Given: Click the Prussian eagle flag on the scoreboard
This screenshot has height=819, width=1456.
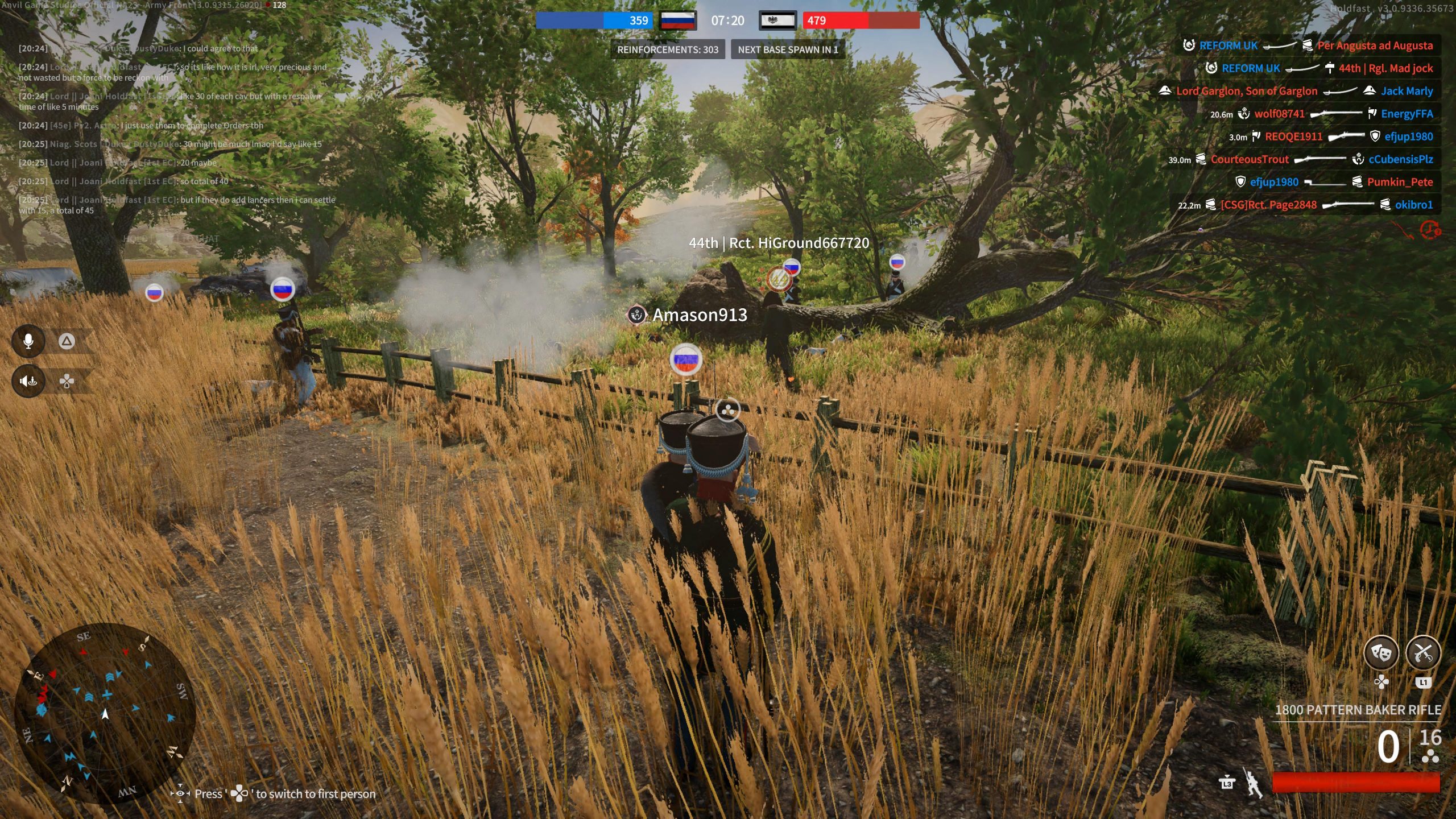Looking at the screenshot, I should (777, 21).
